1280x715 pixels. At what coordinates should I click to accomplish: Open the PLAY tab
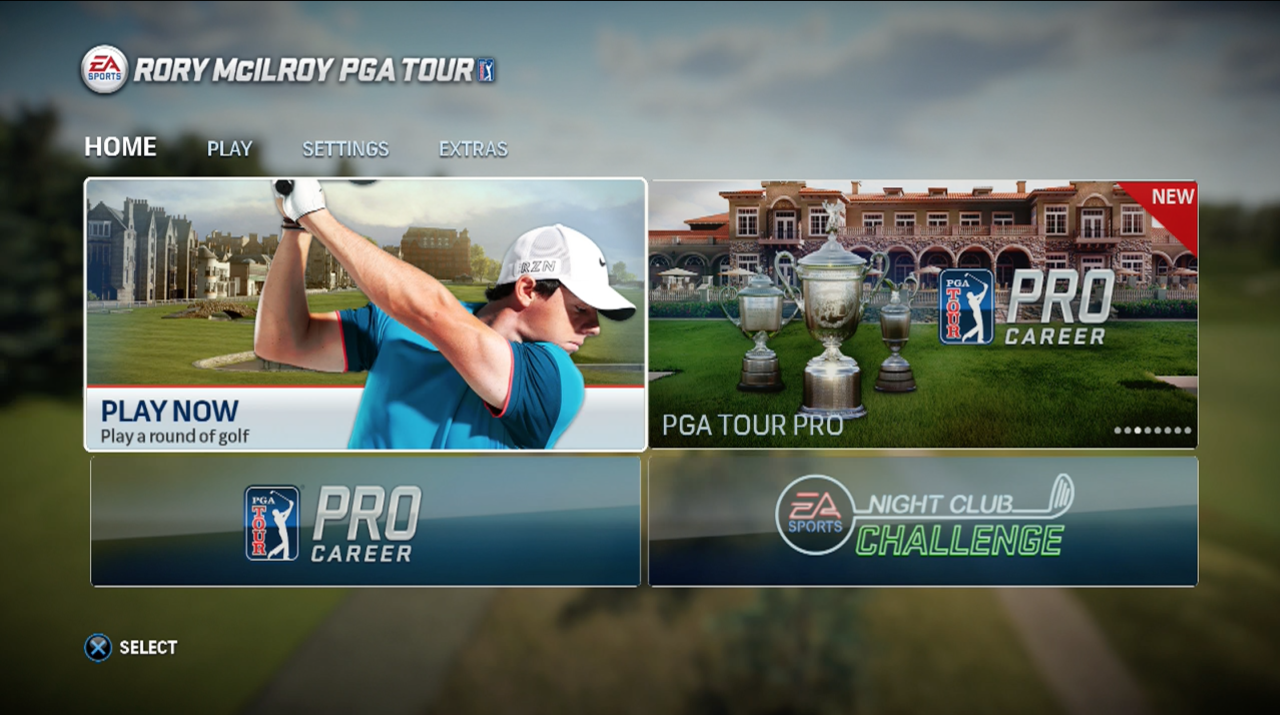(229, 149)
